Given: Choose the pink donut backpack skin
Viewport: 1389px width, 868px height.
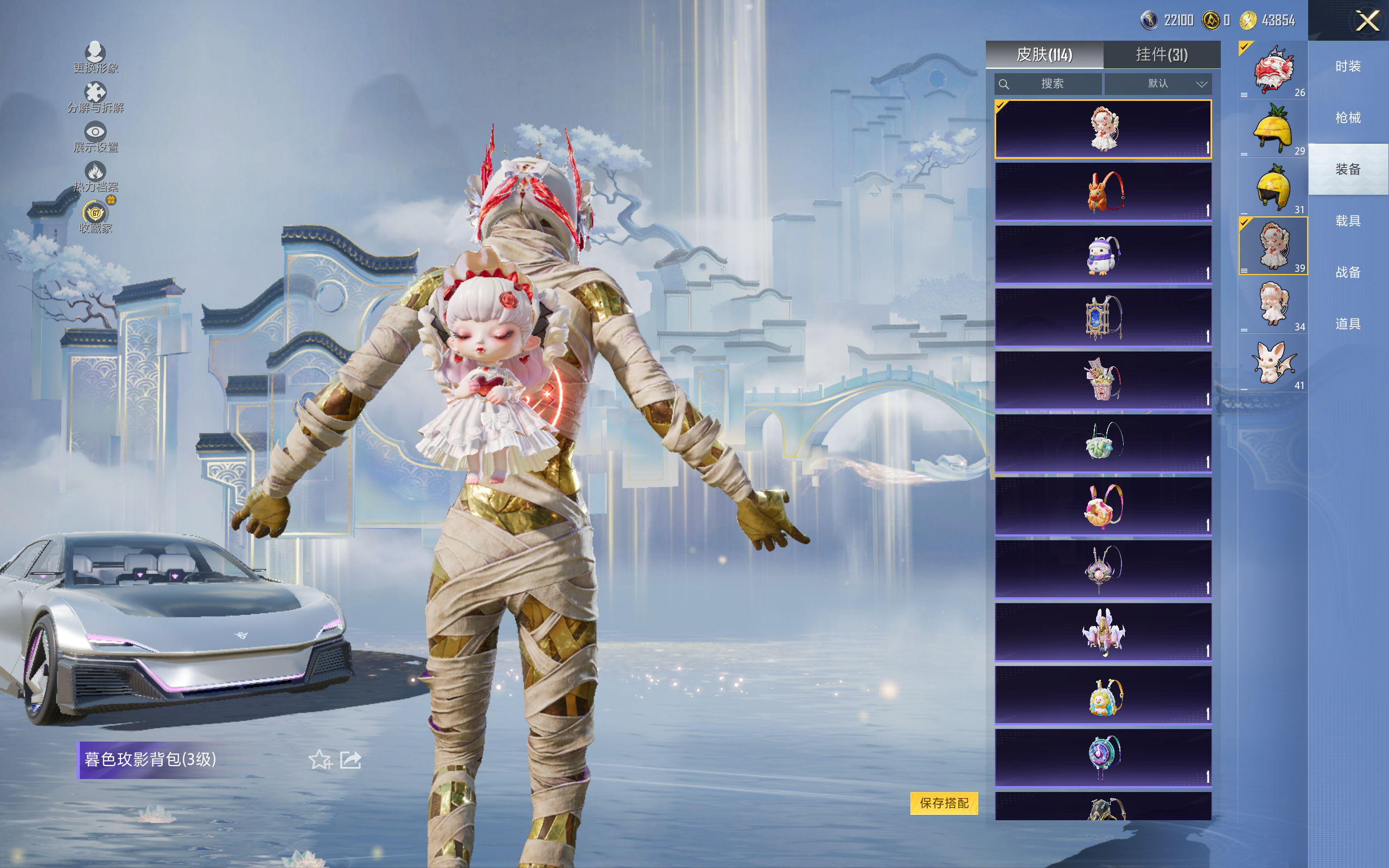Looking at the screenshot, I should point(1103,506).
